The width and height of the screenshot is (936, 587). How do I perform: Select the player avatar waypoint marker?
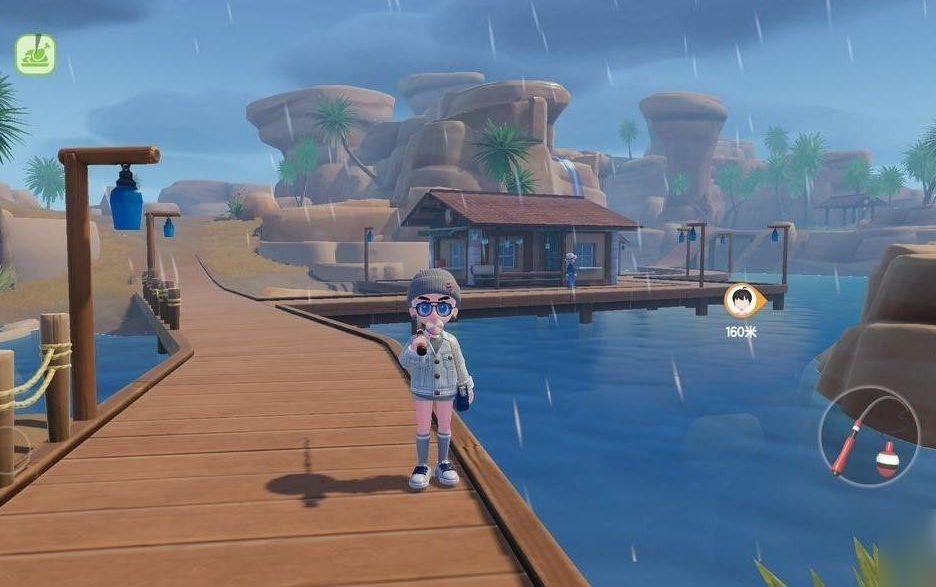[742, 300]
